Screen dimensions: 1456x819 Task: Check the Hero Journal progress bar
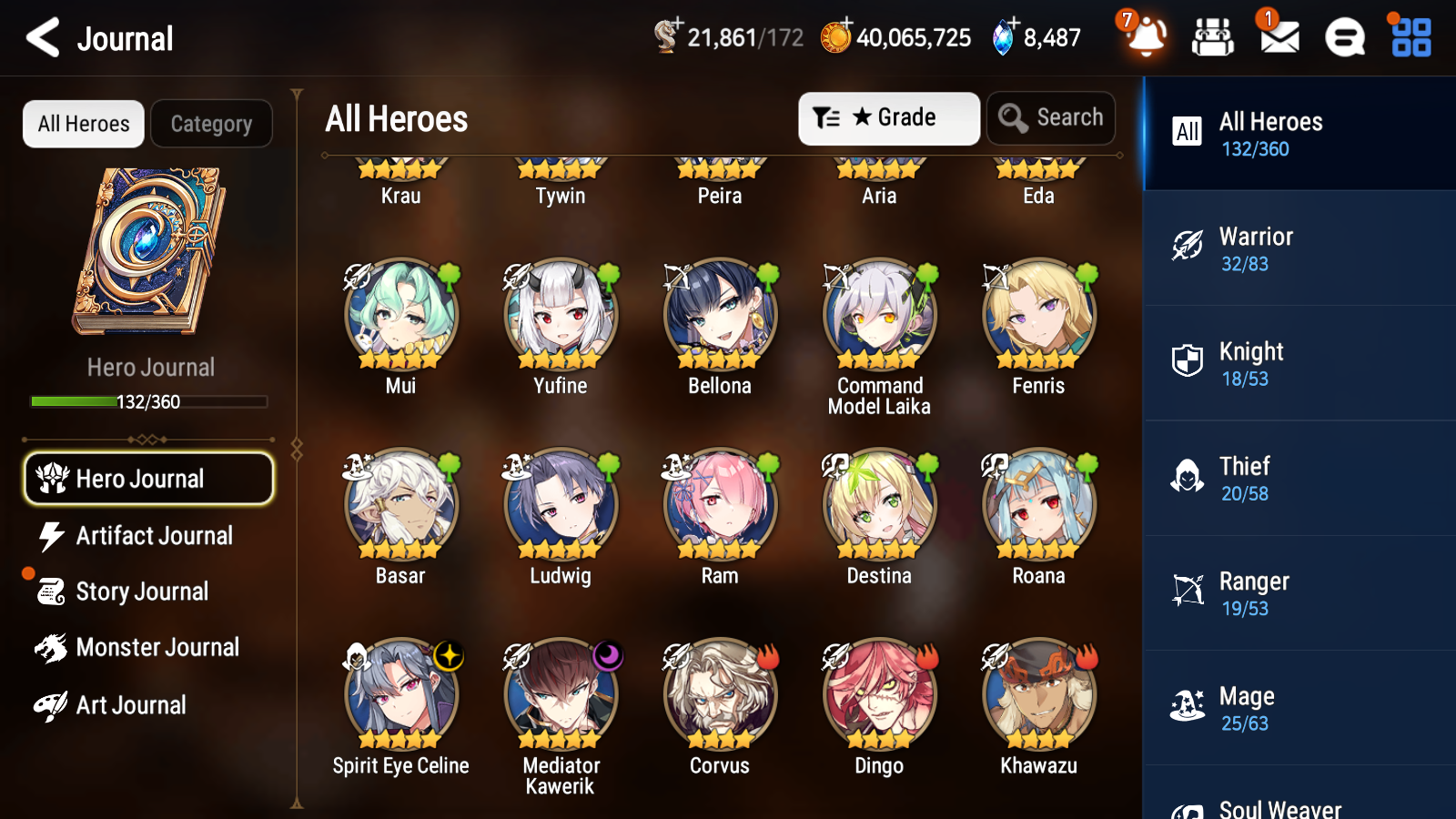[x=148, y=401]
